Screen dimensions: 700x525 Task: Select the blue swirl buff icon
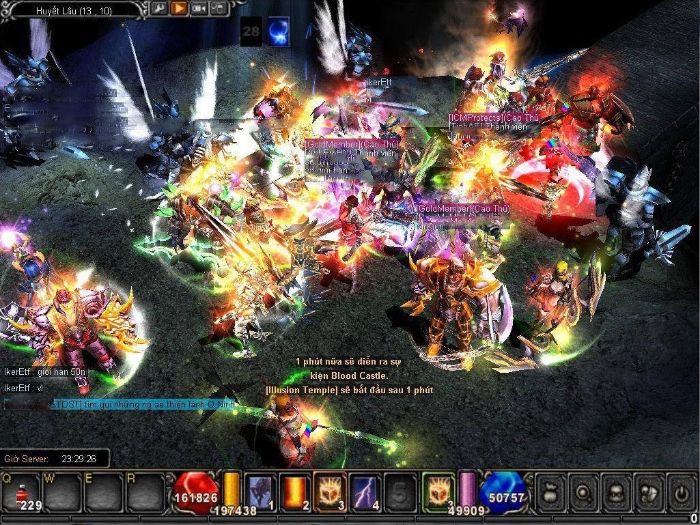[x=279, y=31]
